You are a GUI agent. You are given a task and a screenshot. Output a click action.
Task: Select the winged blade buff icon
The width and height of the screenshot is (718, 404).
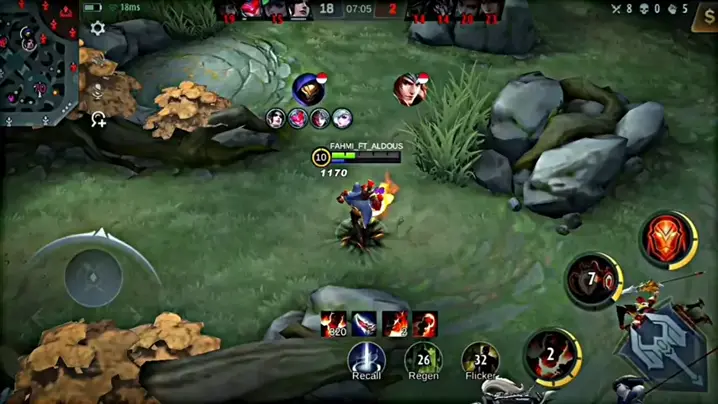click(365, 323)
